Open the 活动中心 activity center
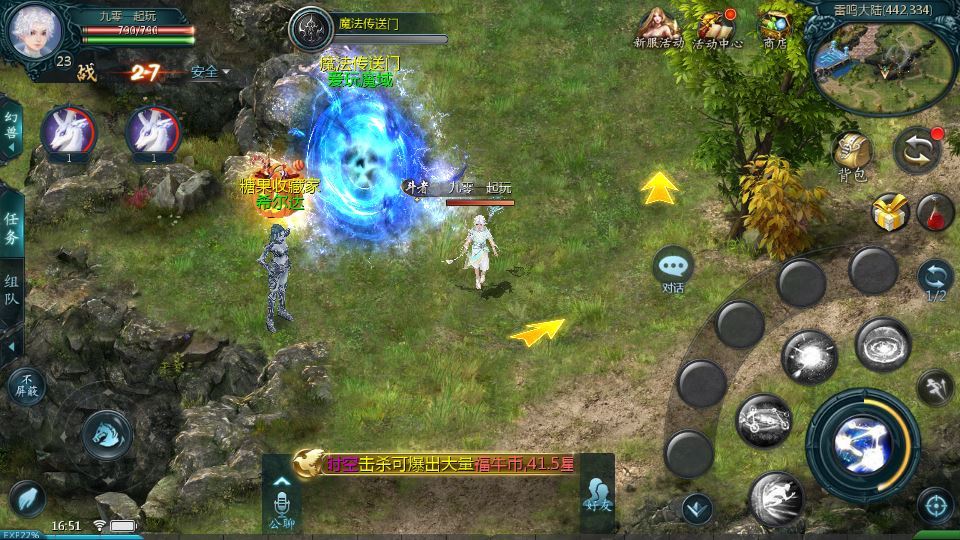960x540 pixels. click(x=717, y=28)
